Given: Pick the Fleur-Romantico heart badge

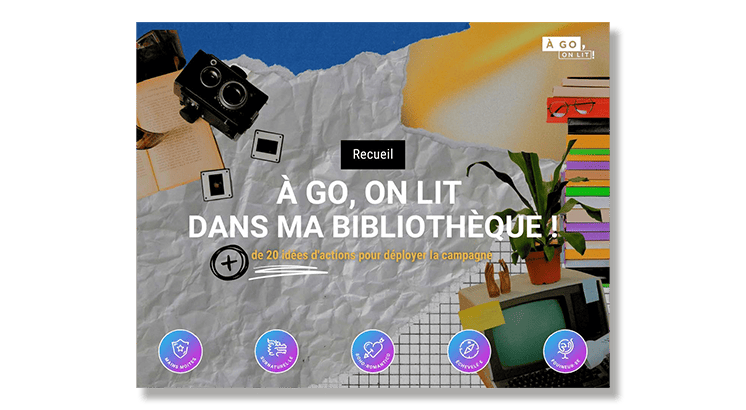Looking at the screenshot, I should 373,351.
